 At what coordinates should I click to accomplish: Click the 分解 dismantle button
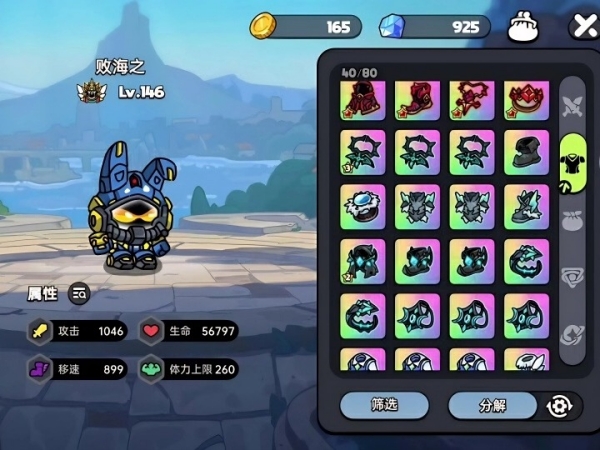[492, 406]
